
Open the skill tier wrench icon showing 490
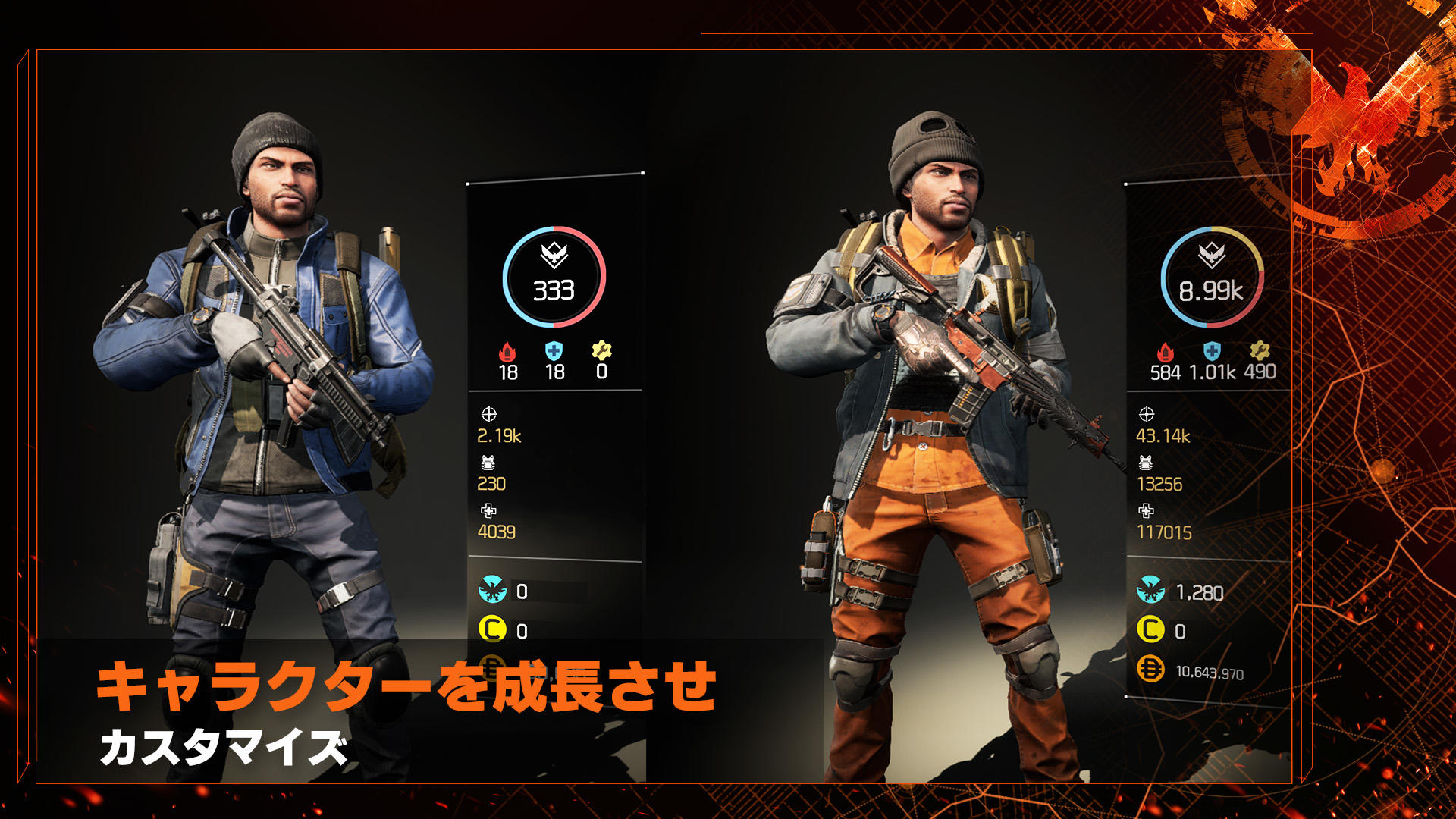[x=1260, y=350]
